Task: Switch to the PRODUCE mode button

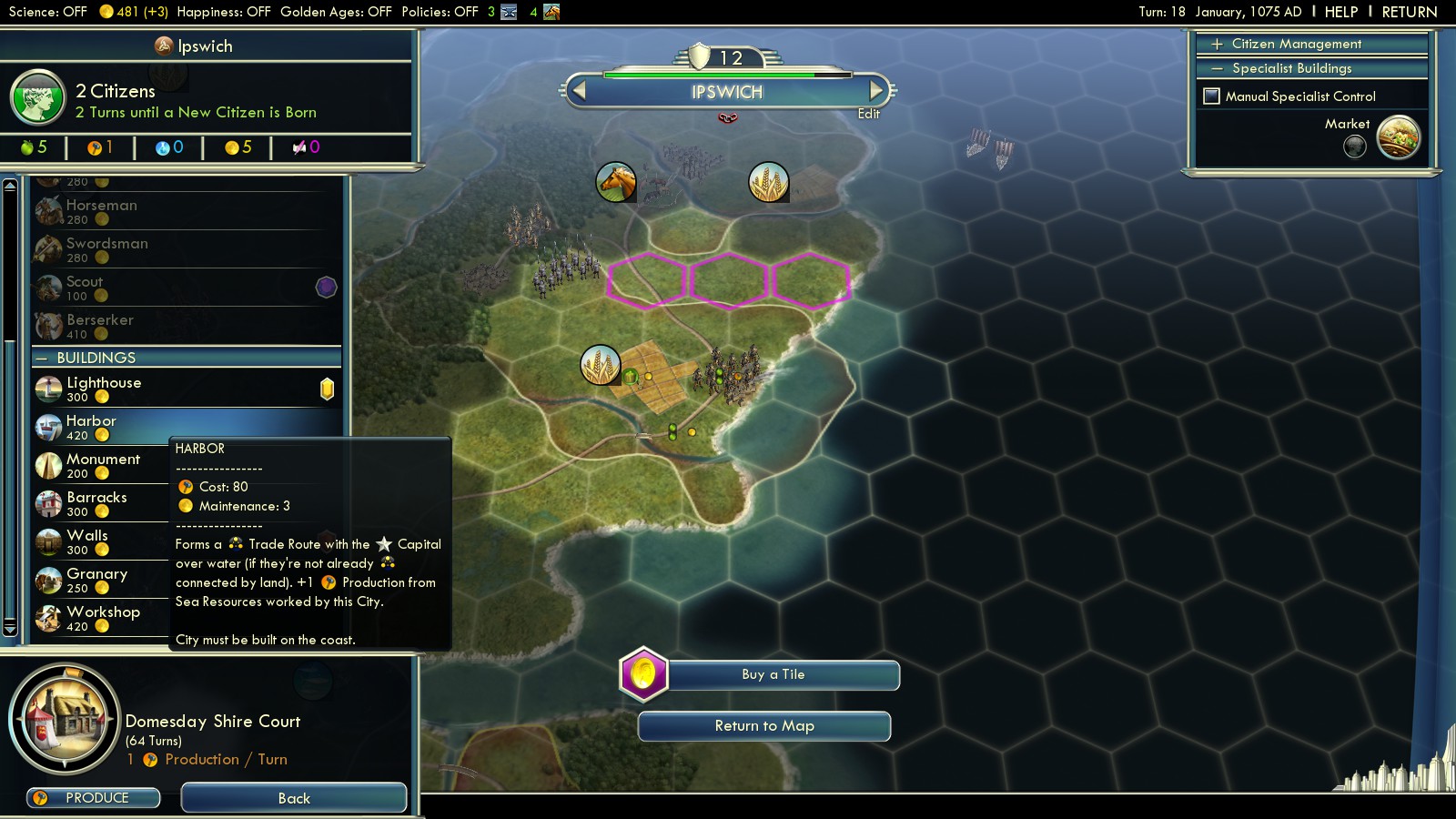Action: (94, 798)
